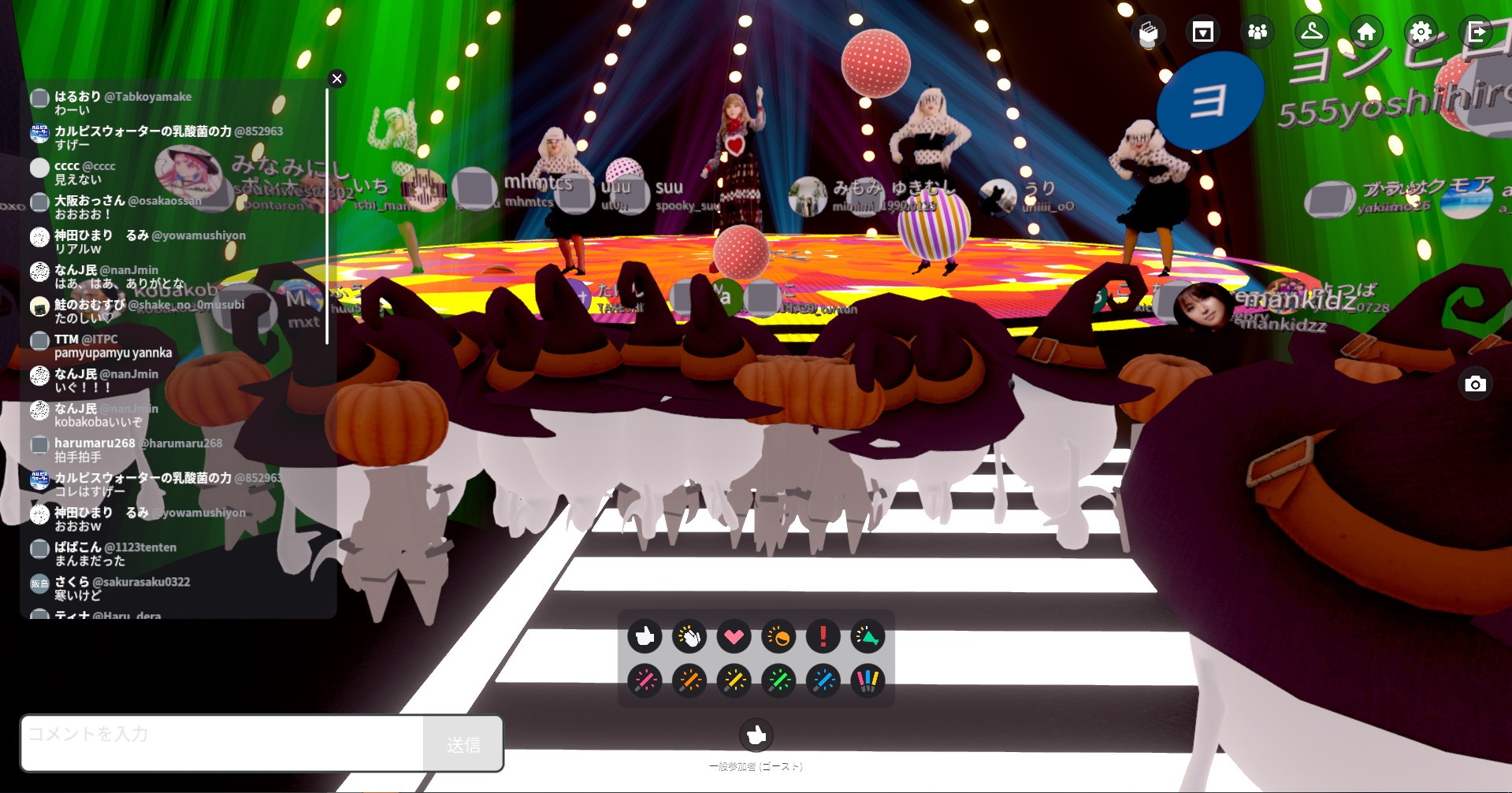
Task: Wave the green glow stick
Action: 778,680
